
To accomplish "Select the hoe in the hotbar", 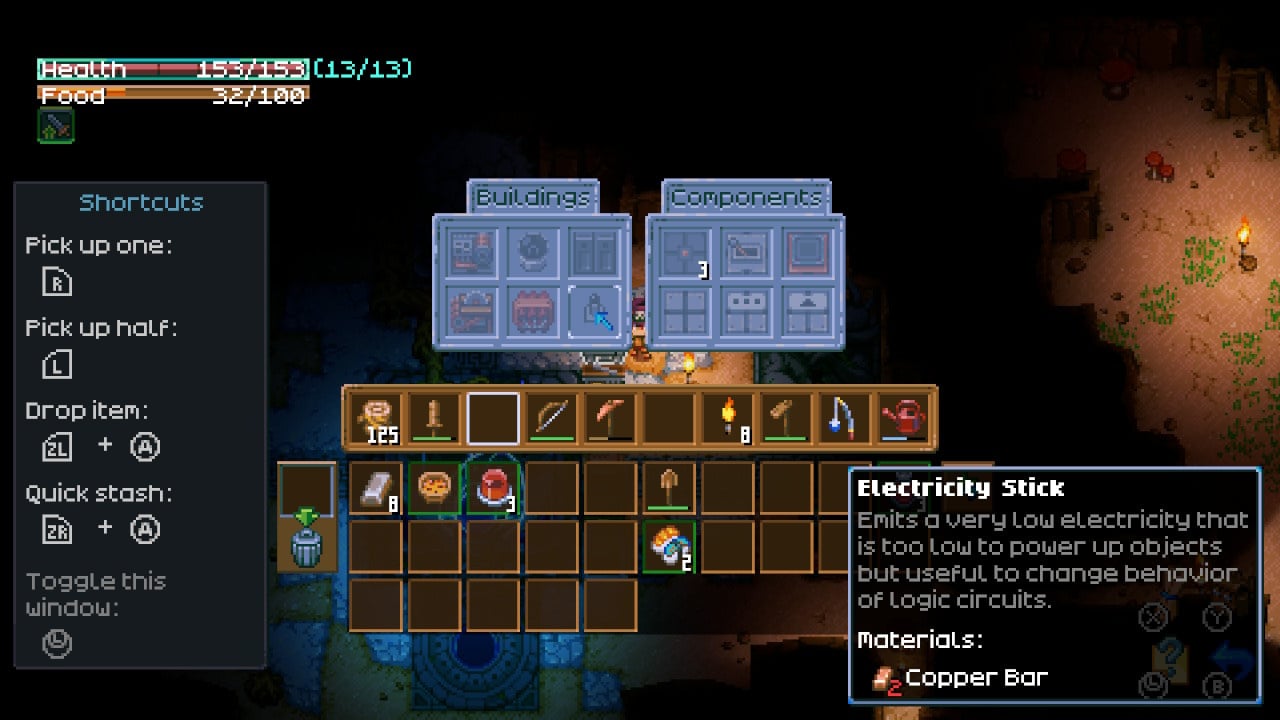I will [787, 419].
